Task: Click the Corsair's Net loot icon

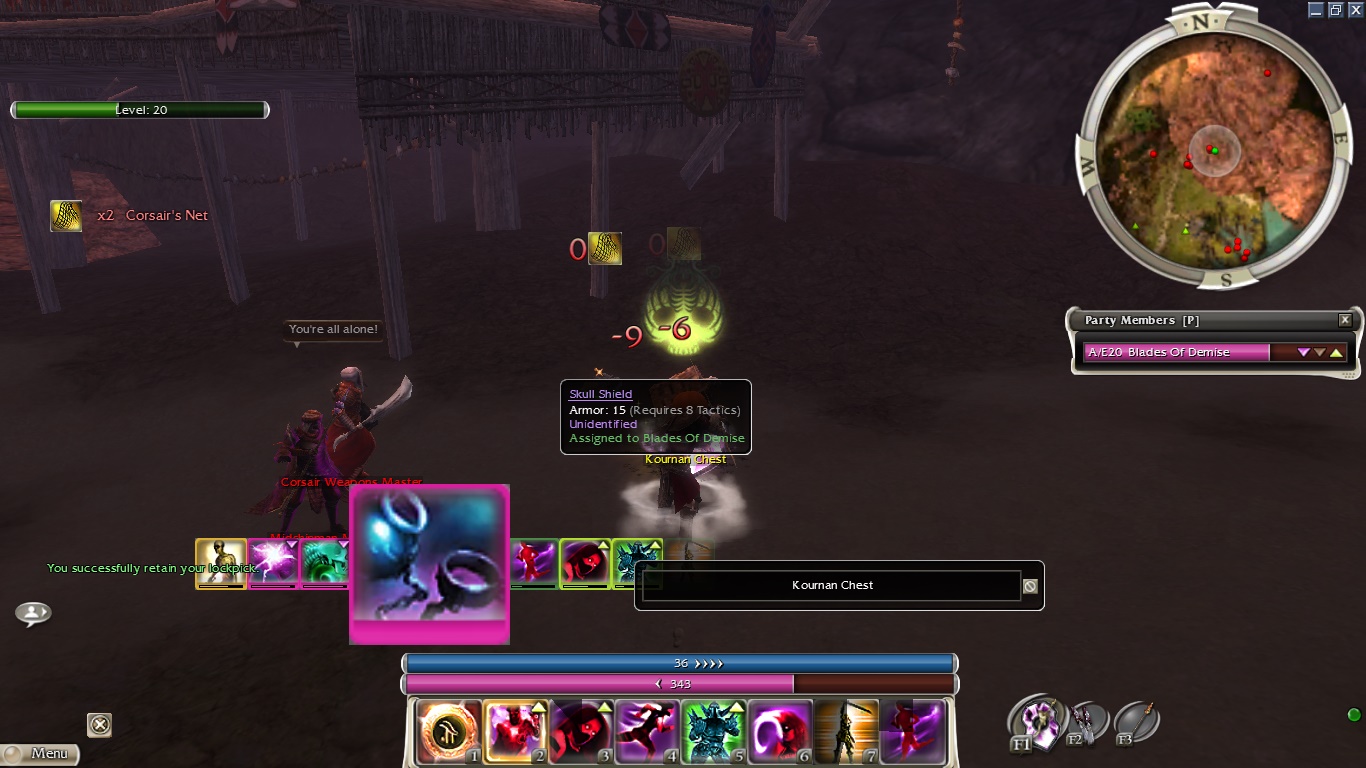Action: (x=66, y=216)
